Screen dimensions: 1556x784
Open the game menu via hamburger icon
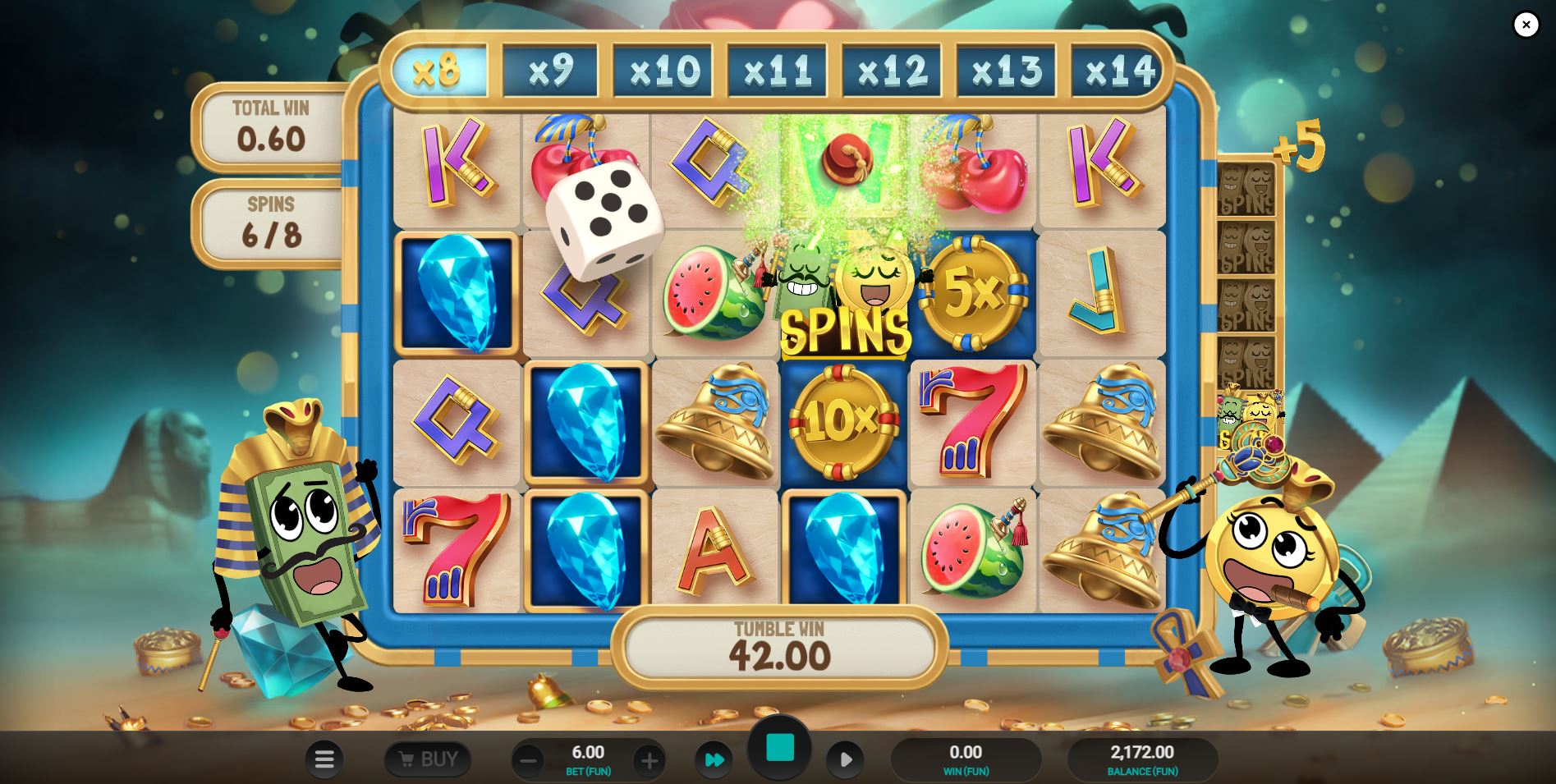[x=324, y=759]
